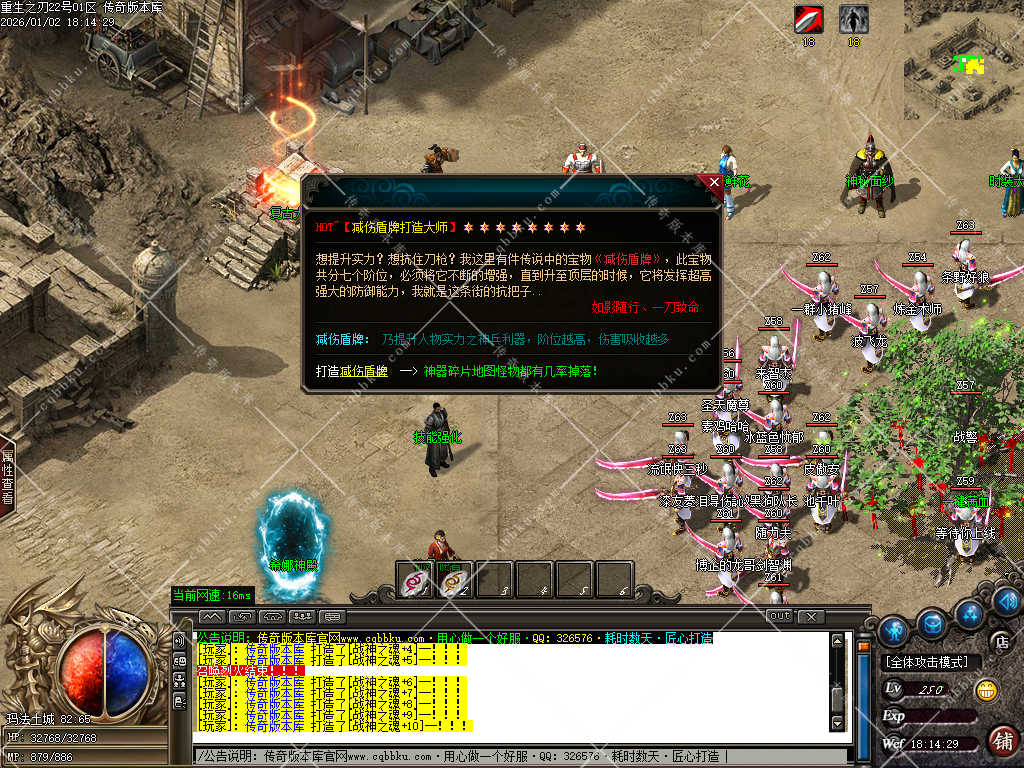Image resolution: width=1024 pixels, height=768 pixels.
Task: Open the stall with the red 铺 button
Action: [x=1001, y=740]
